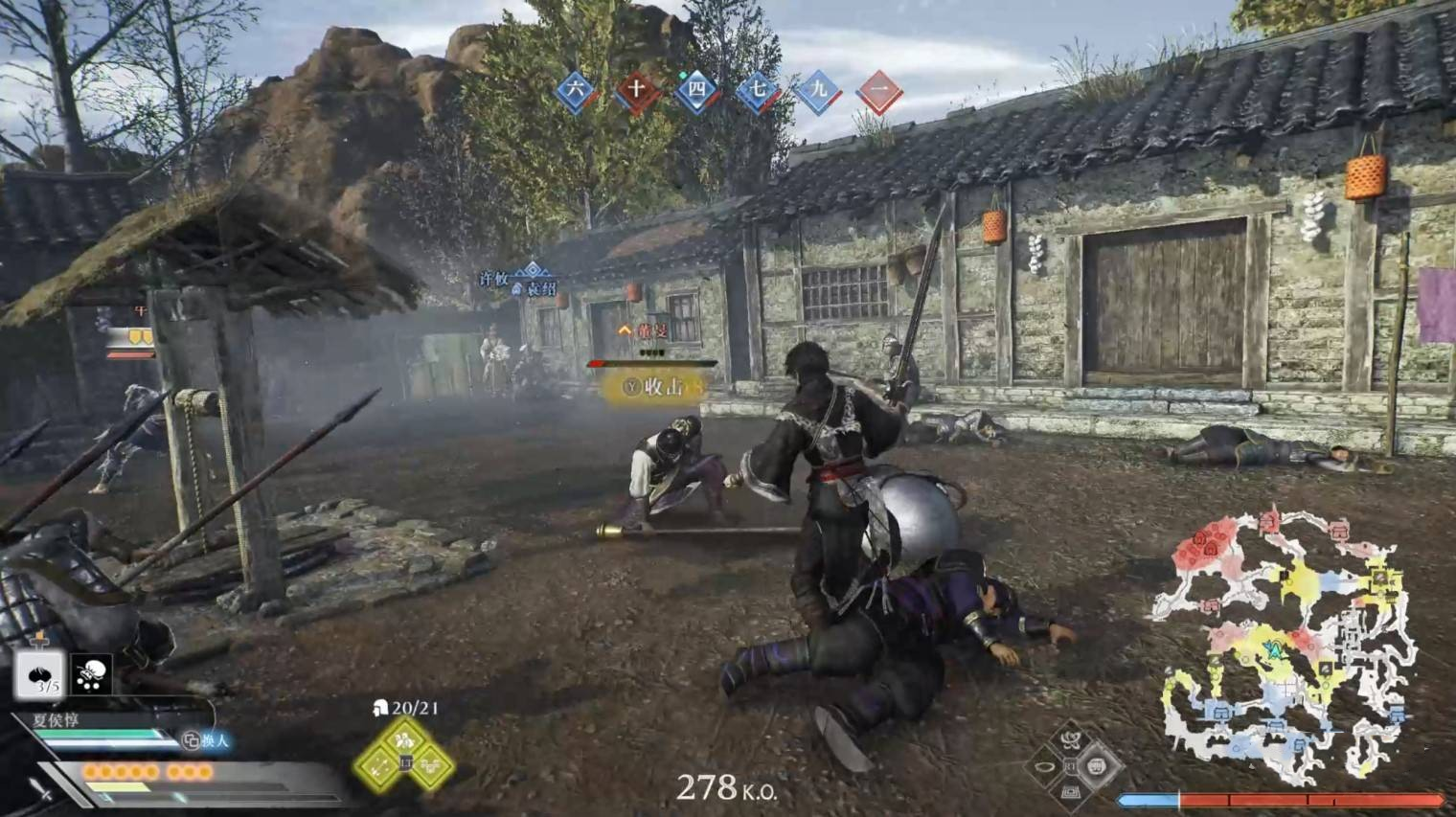The height and width of the screenshot is (817, 1456).
Task: Select the red 十 base marker
Action: click(636, 91)
